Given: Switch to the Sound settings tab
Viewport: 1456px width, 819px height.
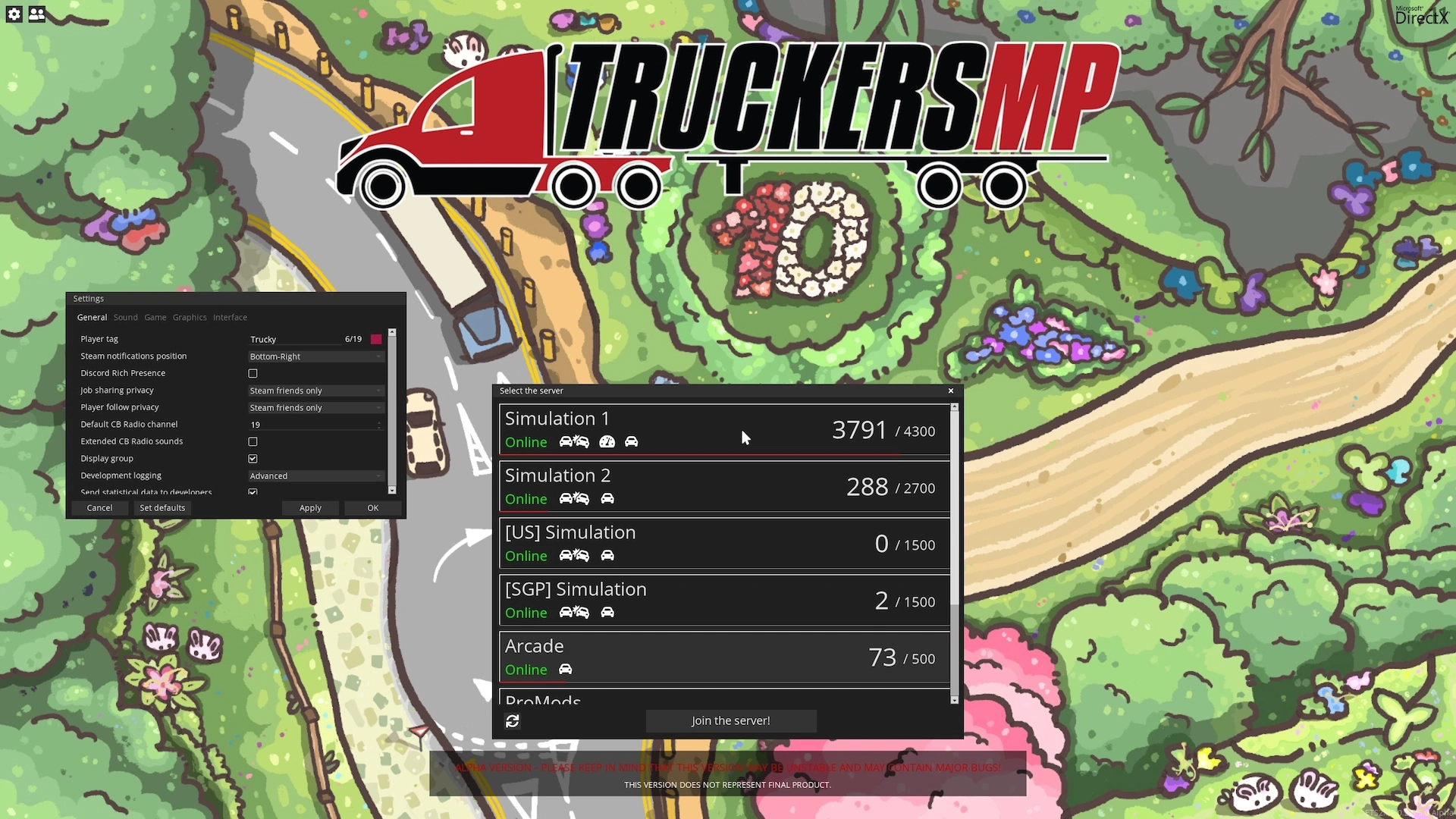Looking at the screenshot, I should pyautogui.click(x=126, y=318).
